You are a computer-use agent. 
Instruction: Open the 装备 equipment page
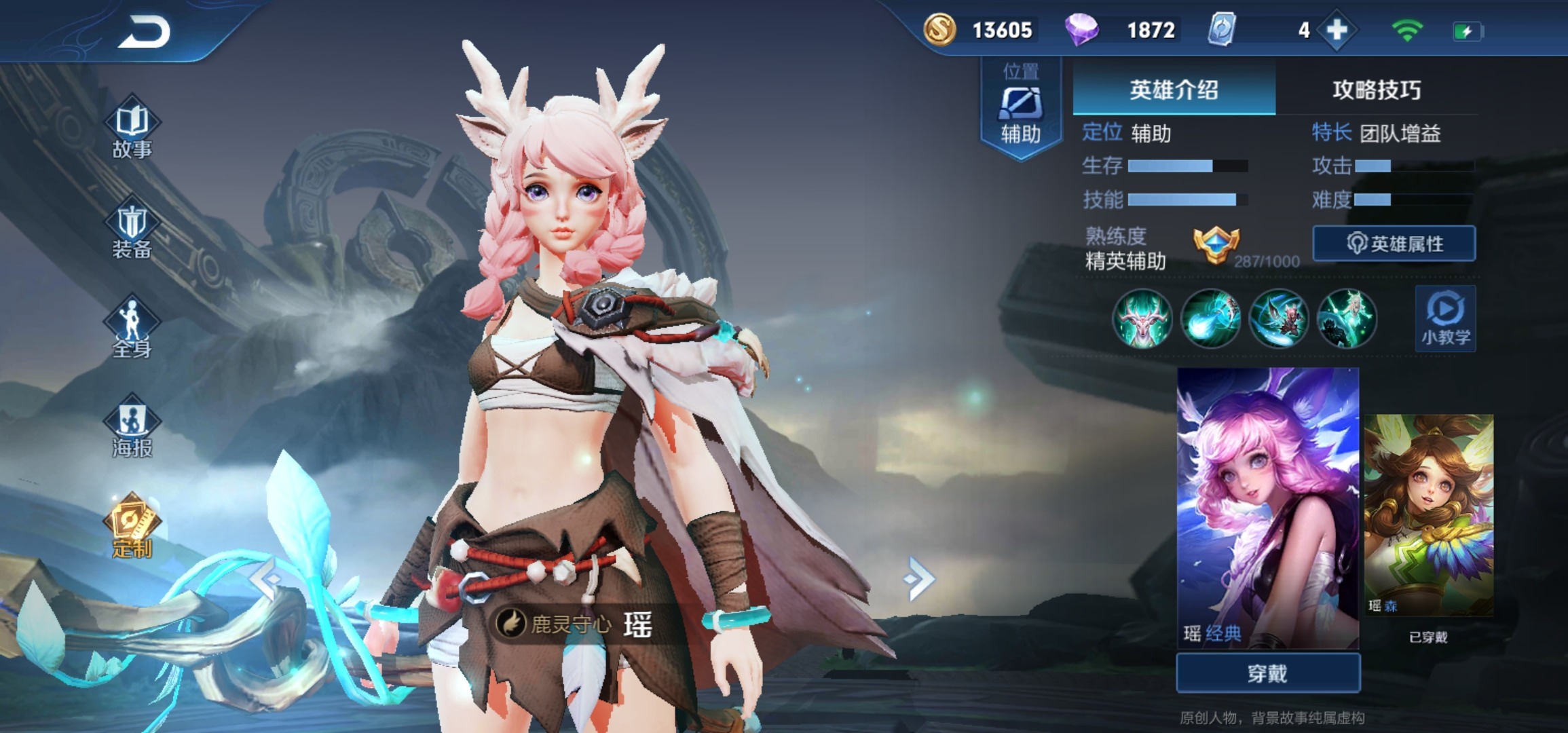coord(132,231)
